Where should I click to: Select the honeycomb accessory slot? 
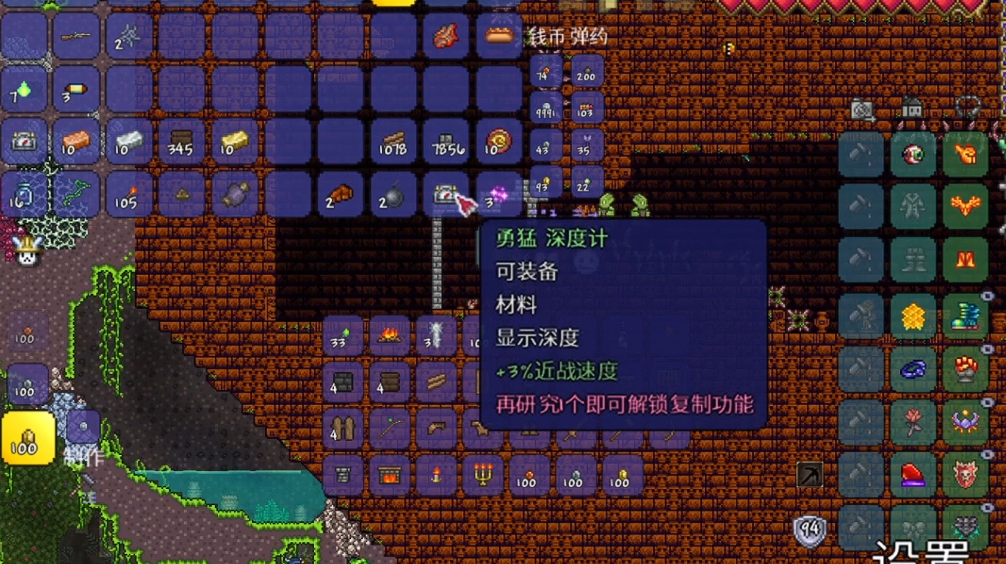pyautogui.click(x=913, y=315)
